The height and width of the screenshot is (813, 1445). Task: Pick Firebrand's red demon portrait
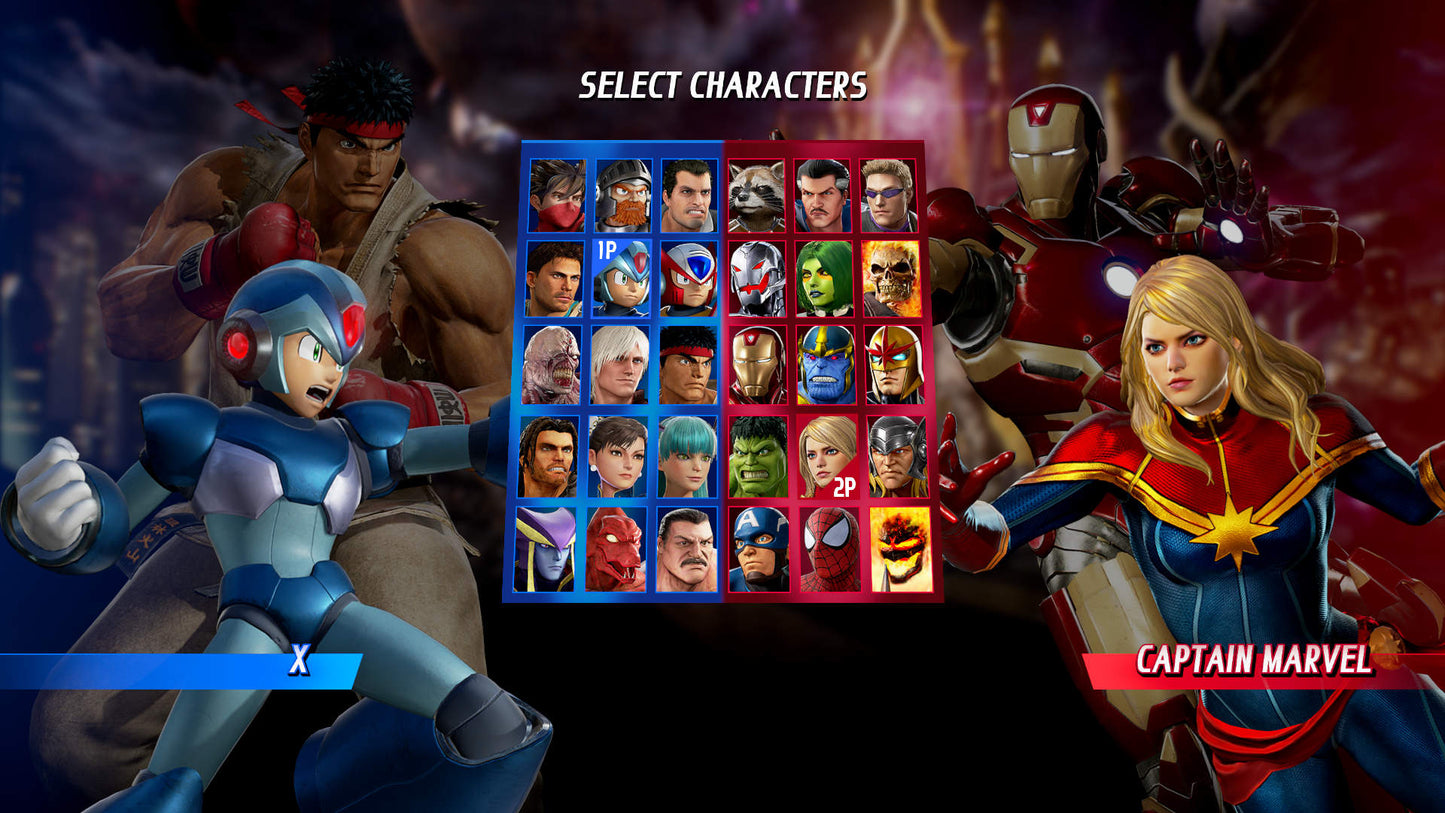click(620, 549)
